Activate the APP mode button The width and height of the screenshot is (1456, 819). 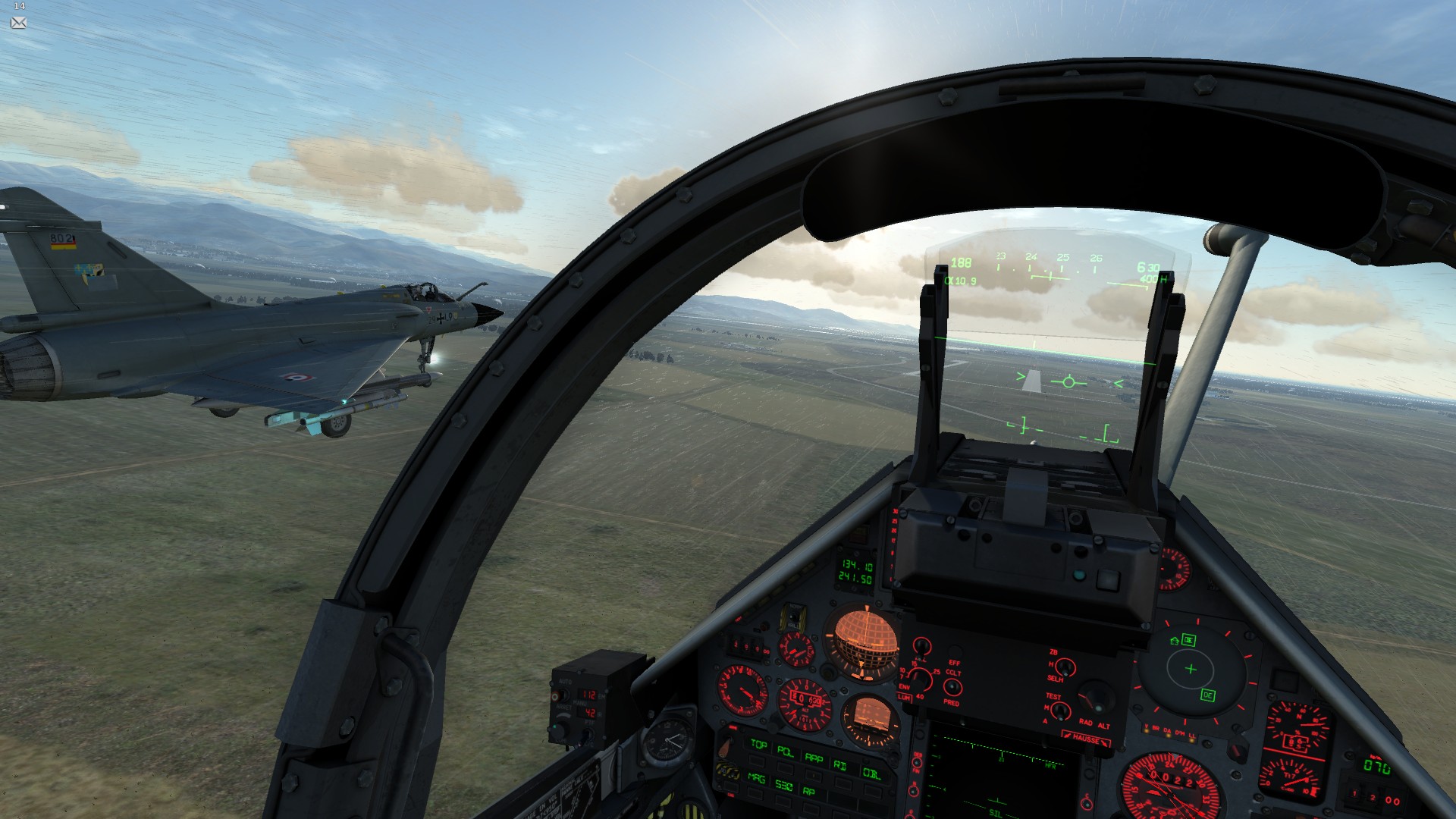814,758
